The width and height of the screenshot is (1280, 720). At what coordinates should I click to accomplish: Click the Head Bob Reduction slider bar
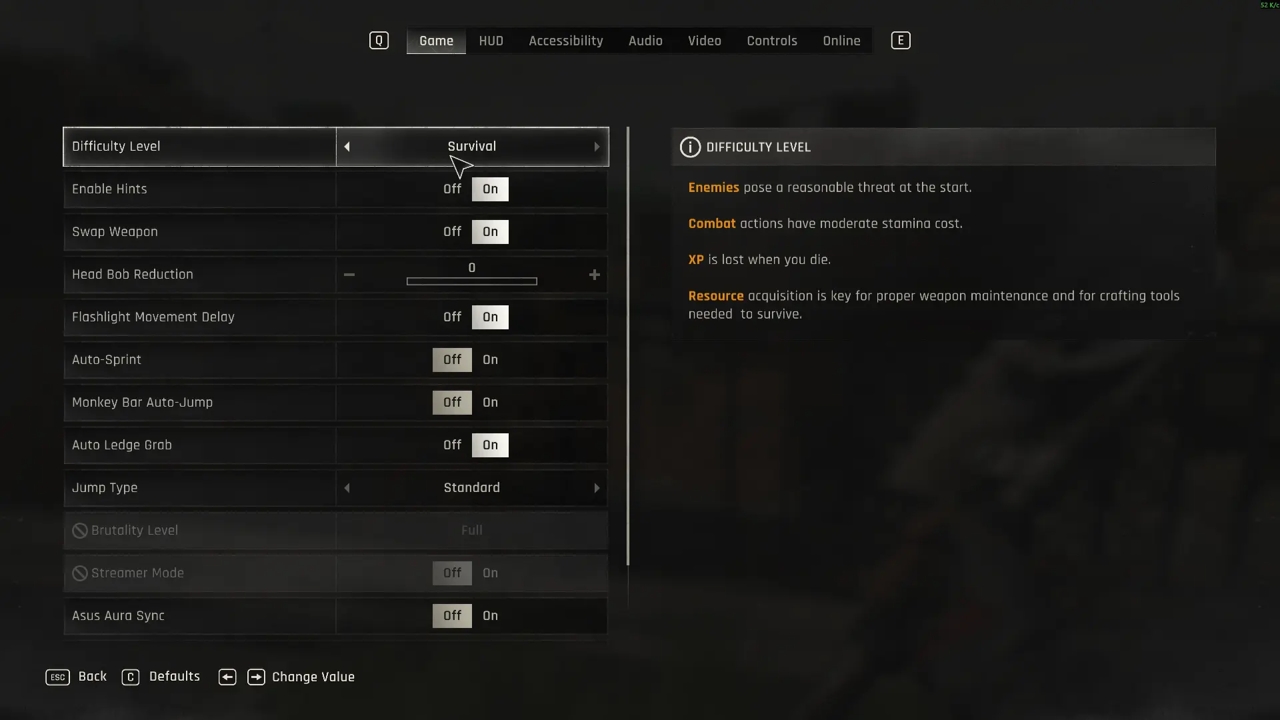(472, 281)
